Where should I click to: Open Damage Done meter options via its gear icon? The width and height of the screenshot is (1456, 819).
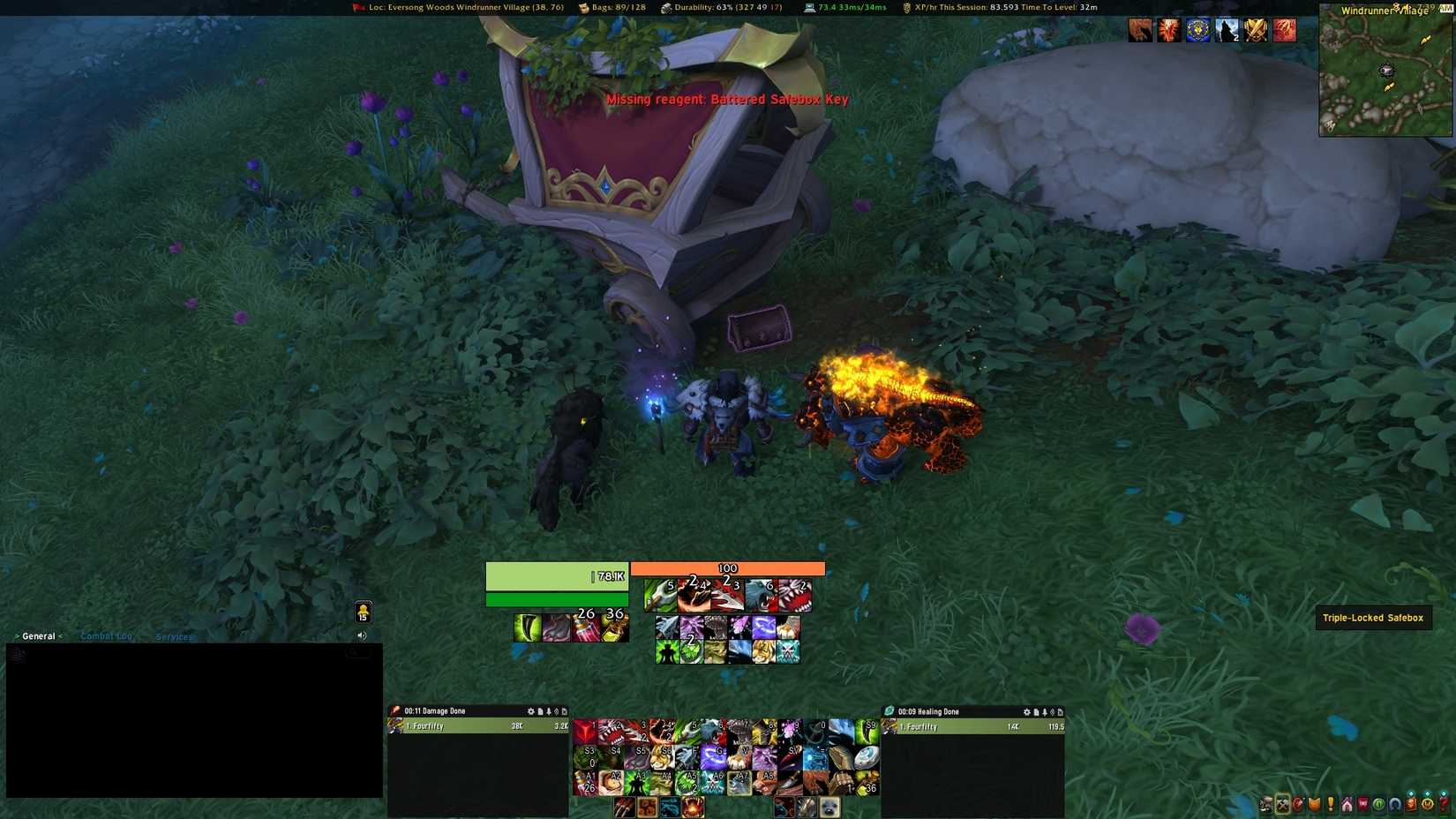[x=530, y=710]
